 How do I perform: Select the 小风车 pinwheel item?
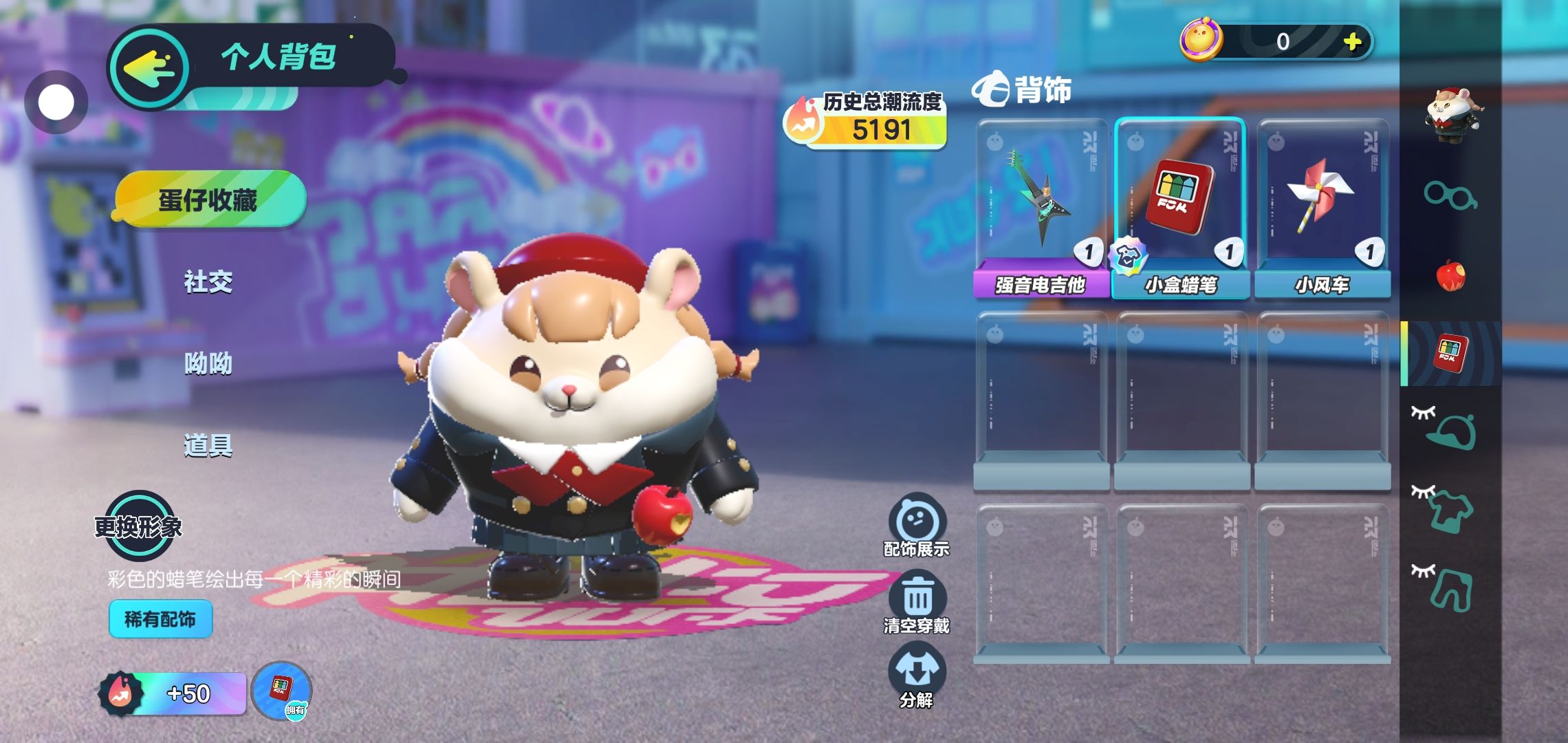coord(1322,208)
